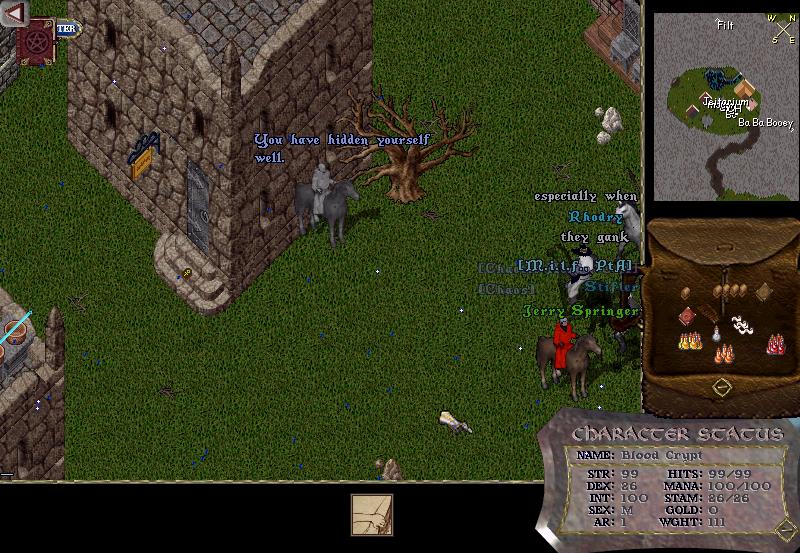
Task: Select the red book in the backpack
Action: (687, 317)
